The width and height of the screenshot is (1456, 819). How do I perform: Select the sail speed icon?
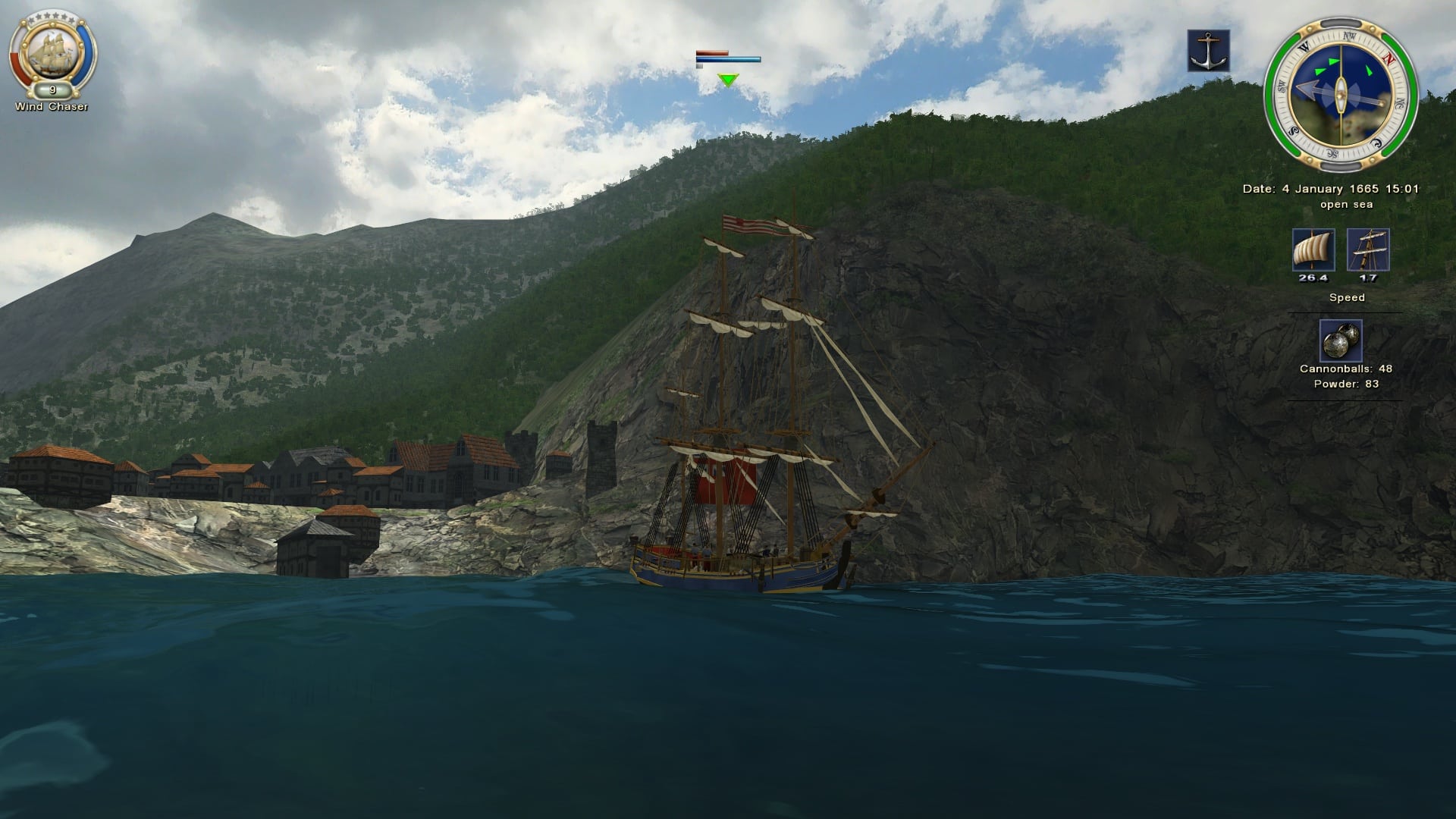pos(1313,250)
